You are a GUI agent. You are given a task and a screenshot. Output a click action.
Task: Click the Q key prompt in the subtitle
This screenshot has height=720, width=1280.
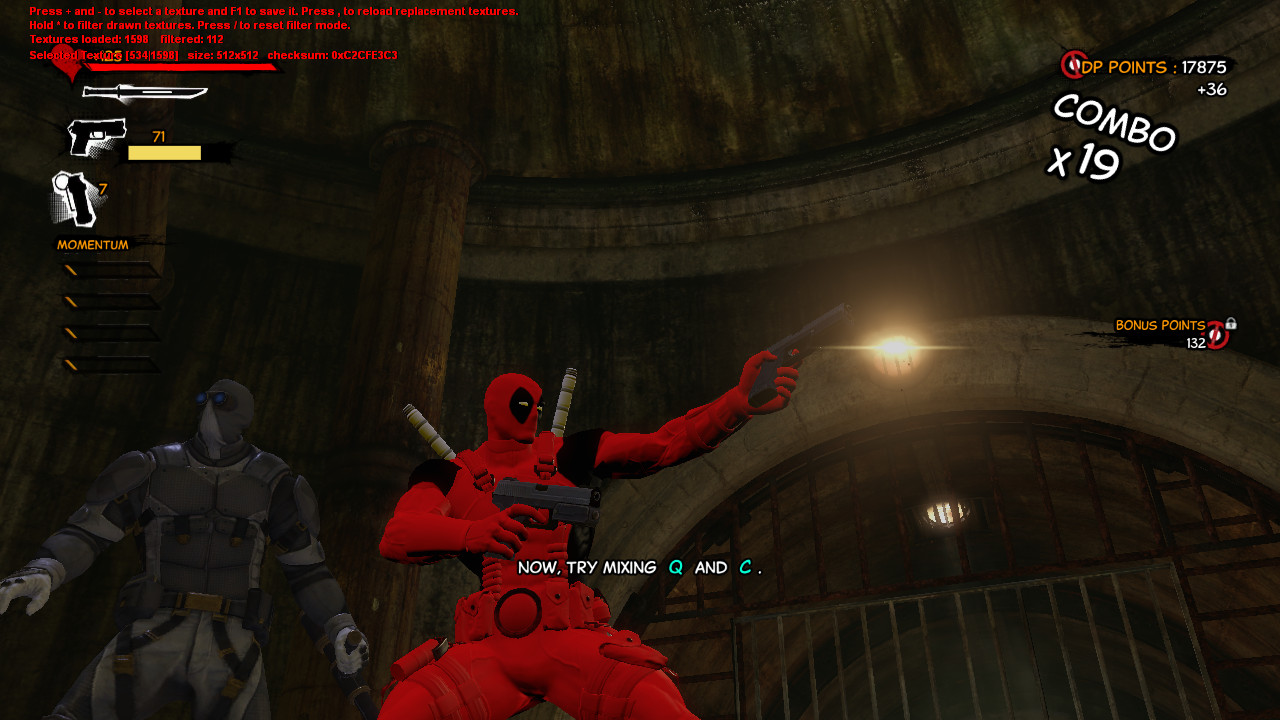click(674, 567)
